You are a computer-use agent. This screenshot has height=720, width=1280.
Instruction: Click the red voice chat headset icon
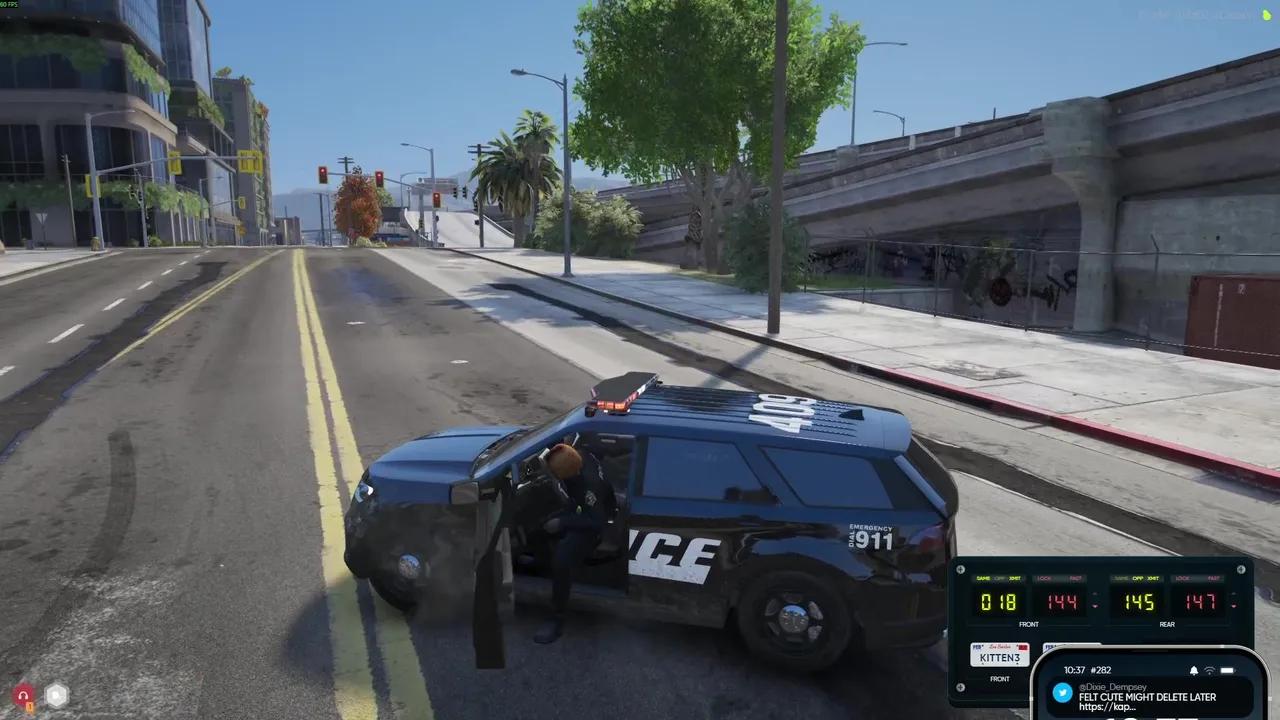click(23, 695)
